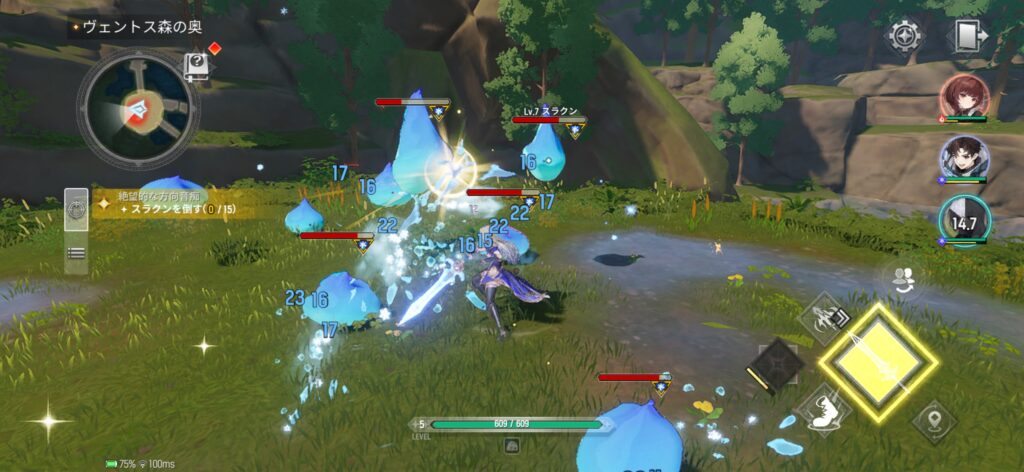Open the gear-shaped settings icon

click(905, 37)
